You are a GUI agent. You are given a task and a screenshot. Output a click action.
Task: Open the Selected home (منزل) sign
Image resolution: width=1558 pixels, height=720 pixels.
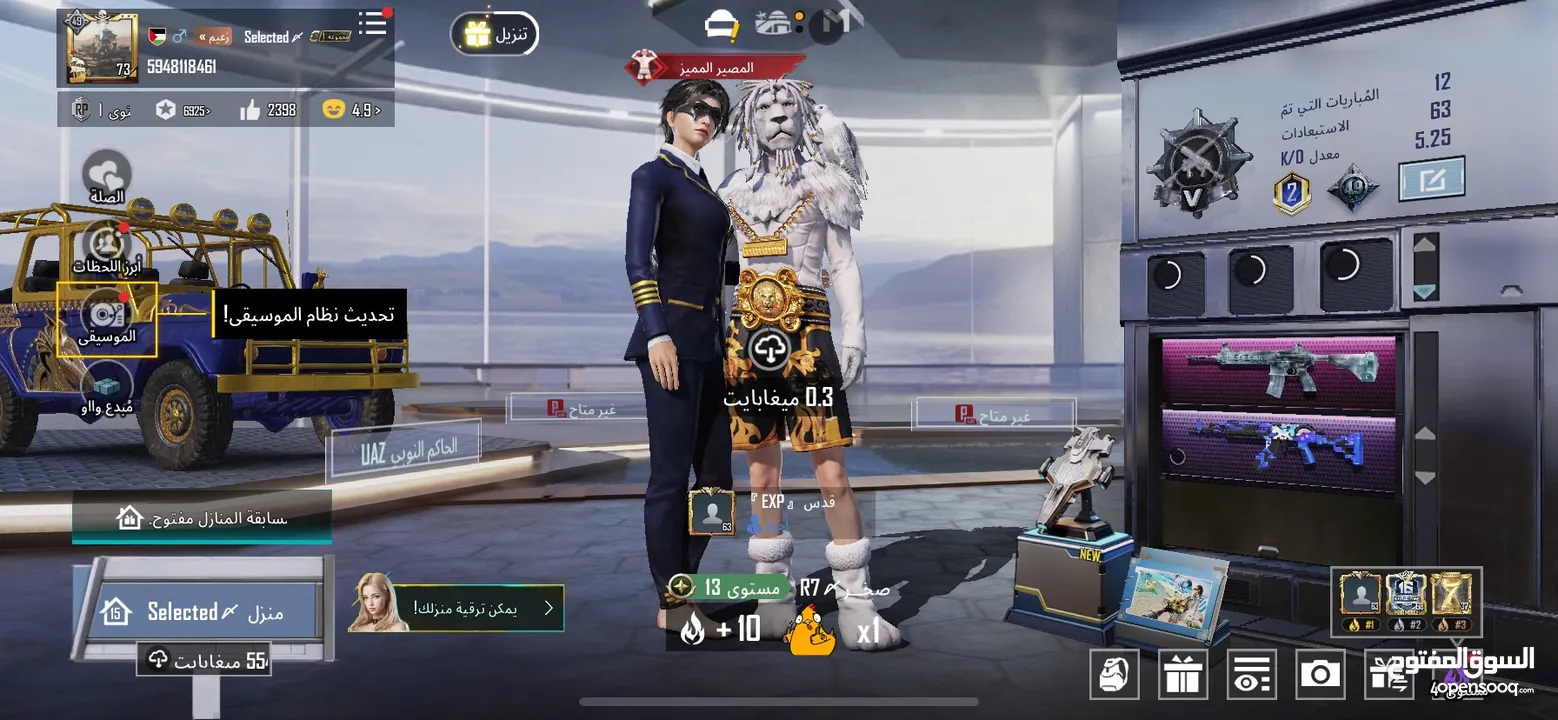click(204, 611)
